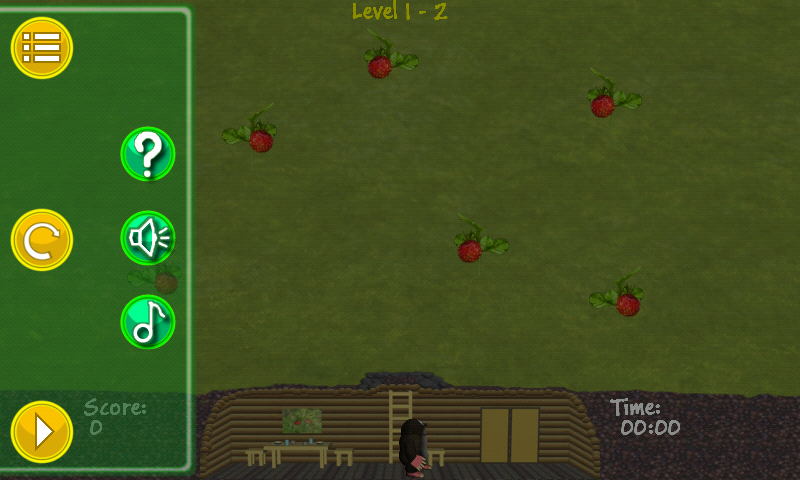Show the question mark help screen
Image resolution: width=800 pixels, height=480 pixels.
click(148, 154)
